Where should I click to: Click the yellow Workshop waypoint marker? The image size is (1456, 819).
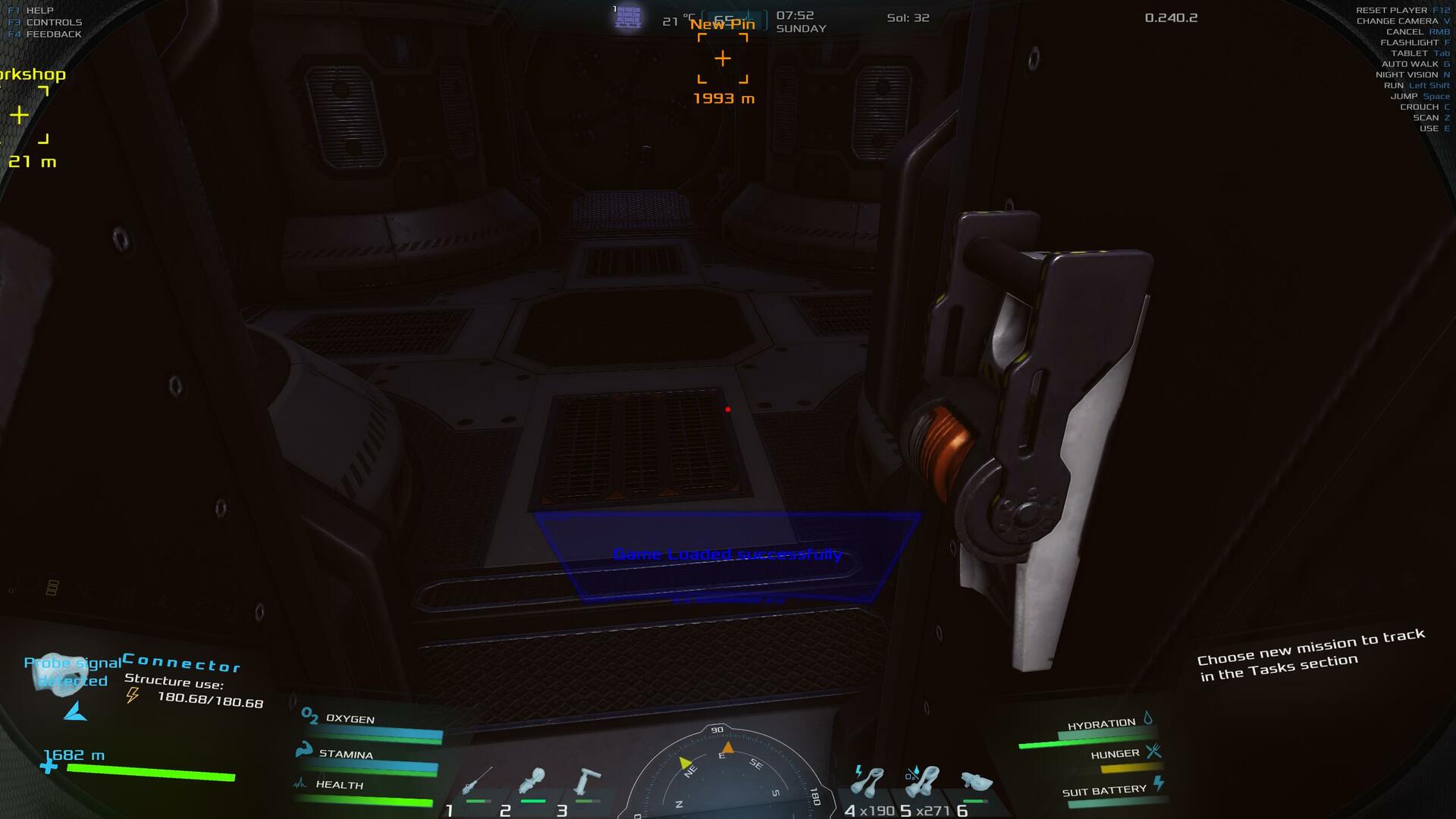[20, 115]
